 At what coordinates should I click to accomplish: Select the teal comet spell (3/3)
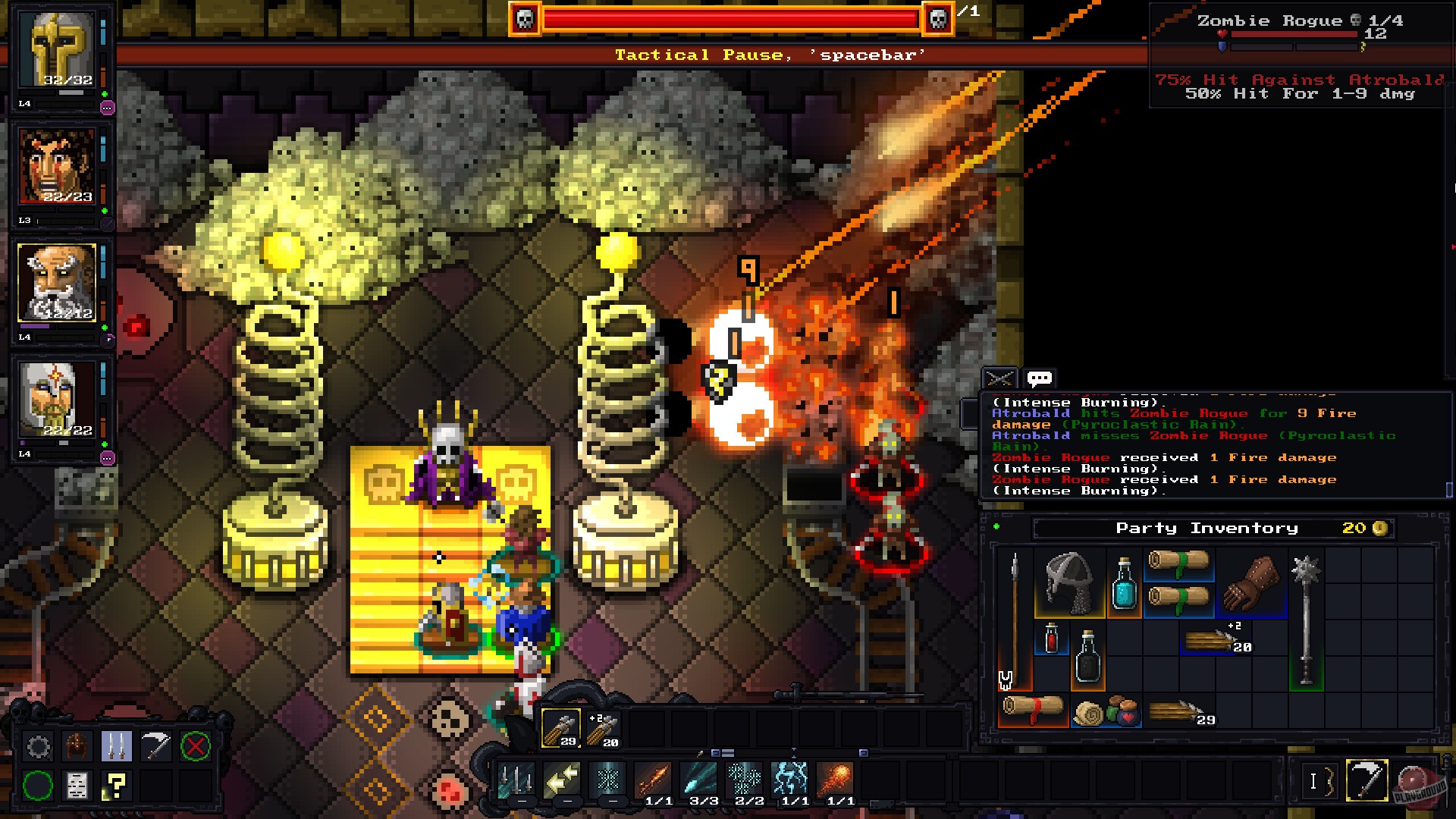coord(698,780)
